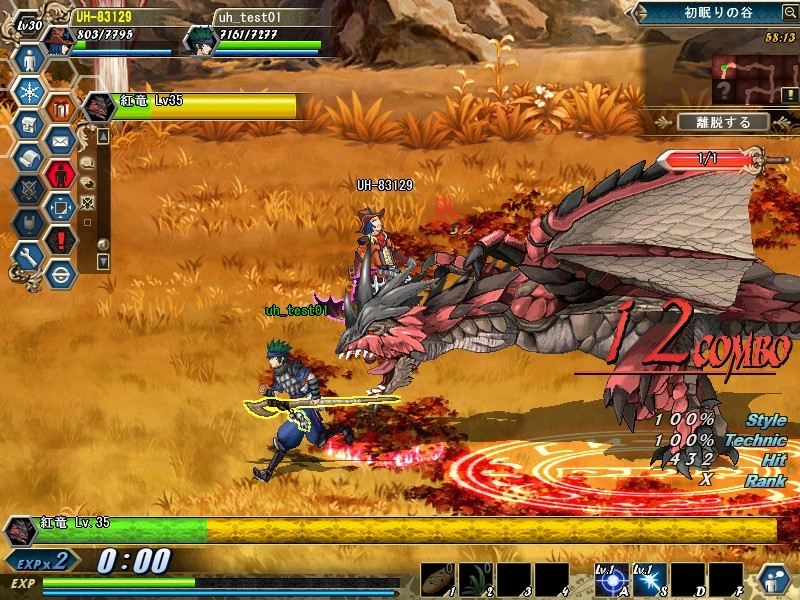Select the uh_test01 party member portrait
Viewport: 800px width, 600px height.
point(200,41)
